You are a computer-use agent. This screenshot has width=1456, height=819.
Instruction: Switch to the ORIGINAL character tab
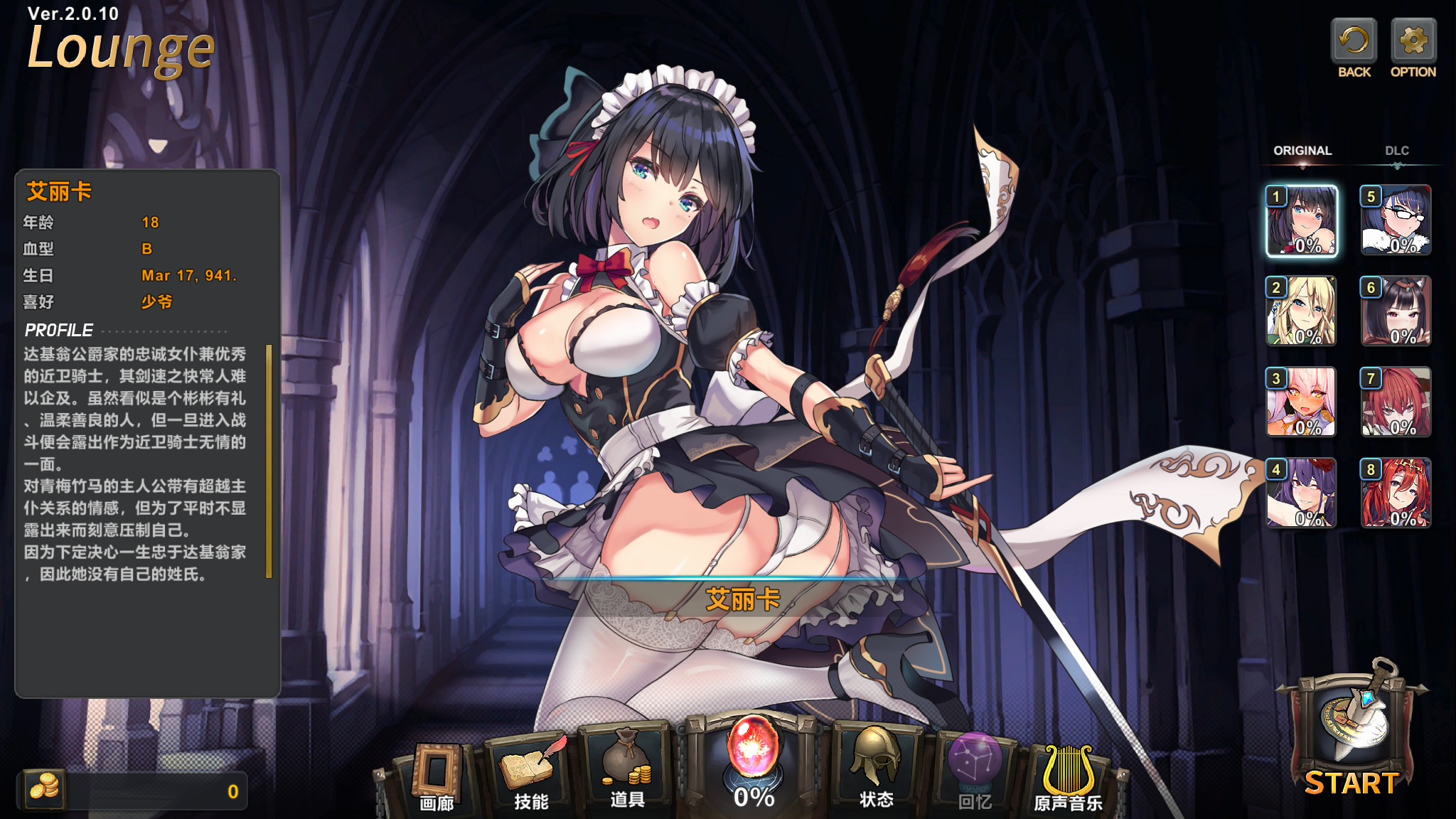(1302, 151)
